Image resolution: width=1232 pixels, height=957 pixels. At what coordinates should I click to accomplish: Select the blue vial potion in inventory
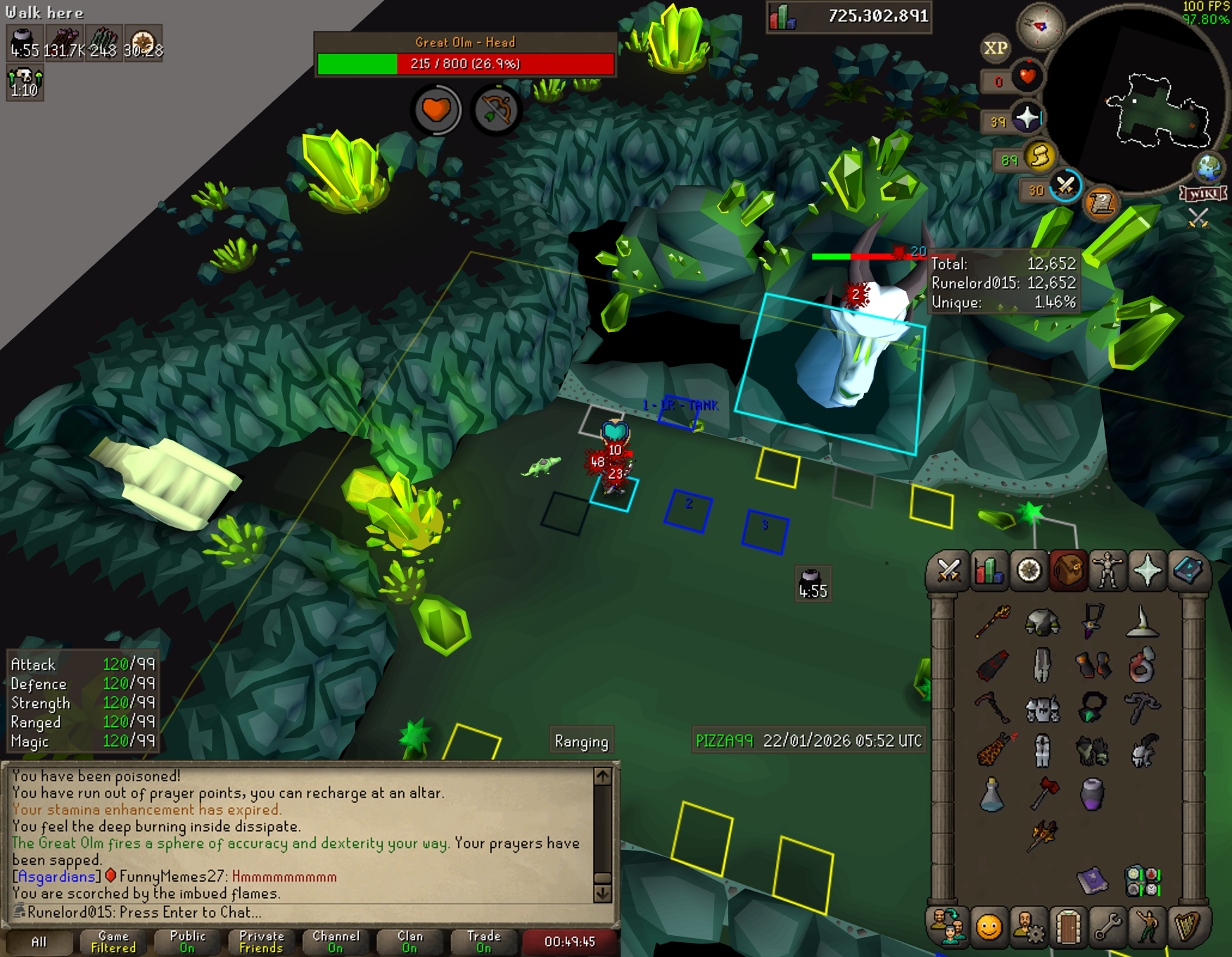coord(992,795)
